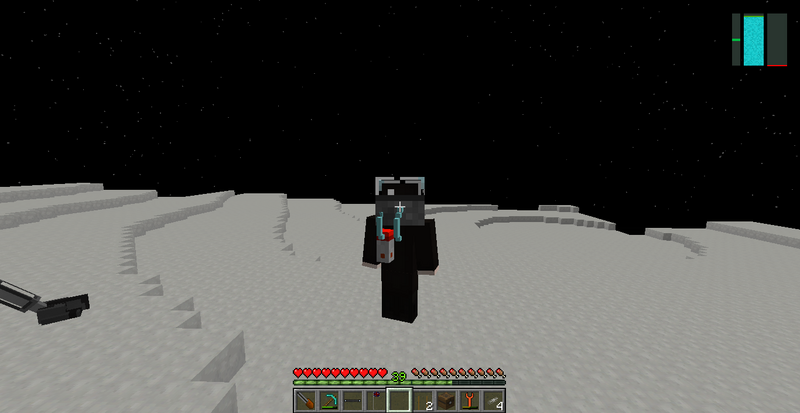Image resolution: width=800 pixels, height=413 pixels.
Task: Select the diamond pickaxe hotbar slot
Action: point(329,401)
